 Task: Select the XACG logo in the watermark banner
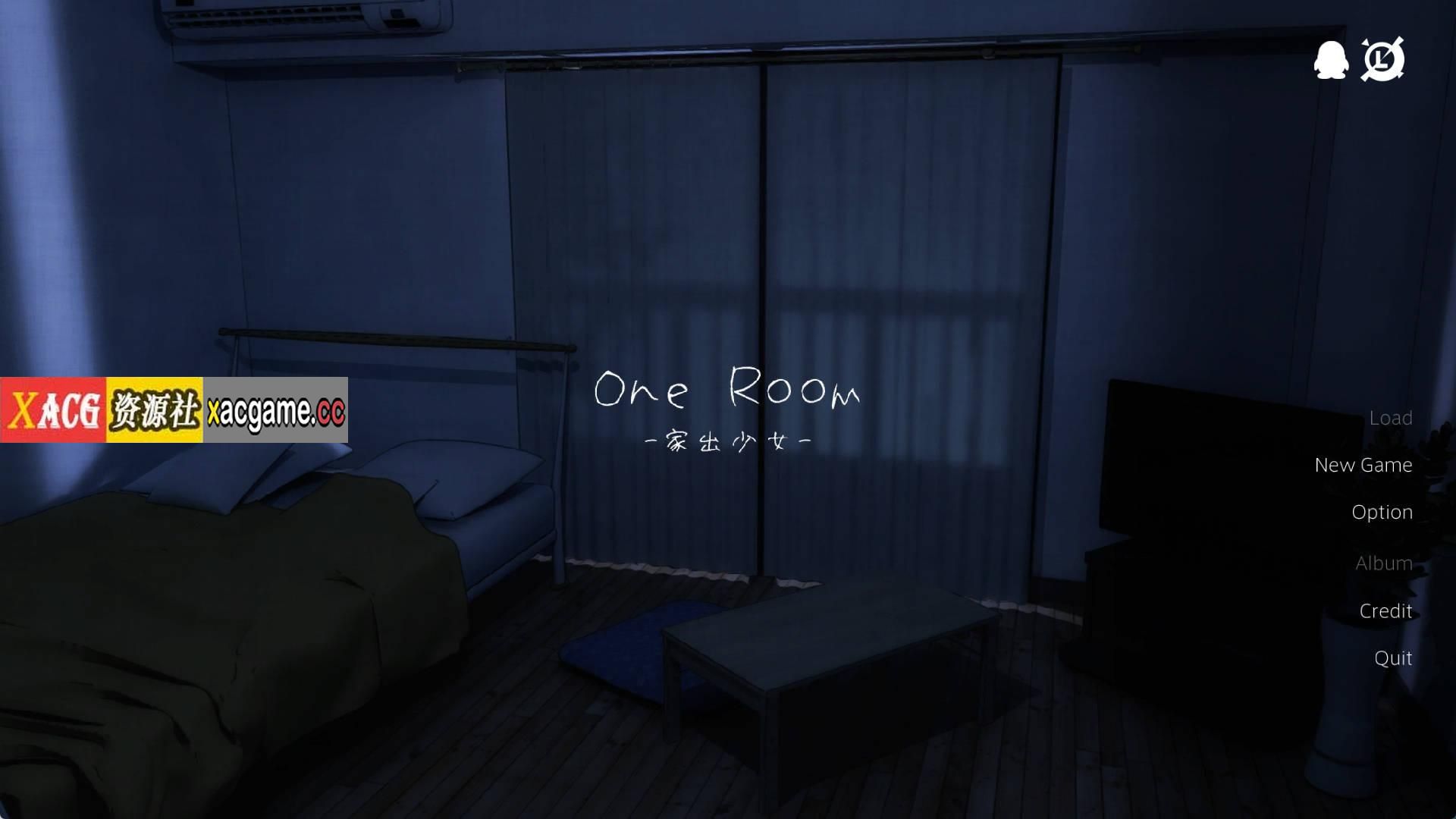click(53, 408)
